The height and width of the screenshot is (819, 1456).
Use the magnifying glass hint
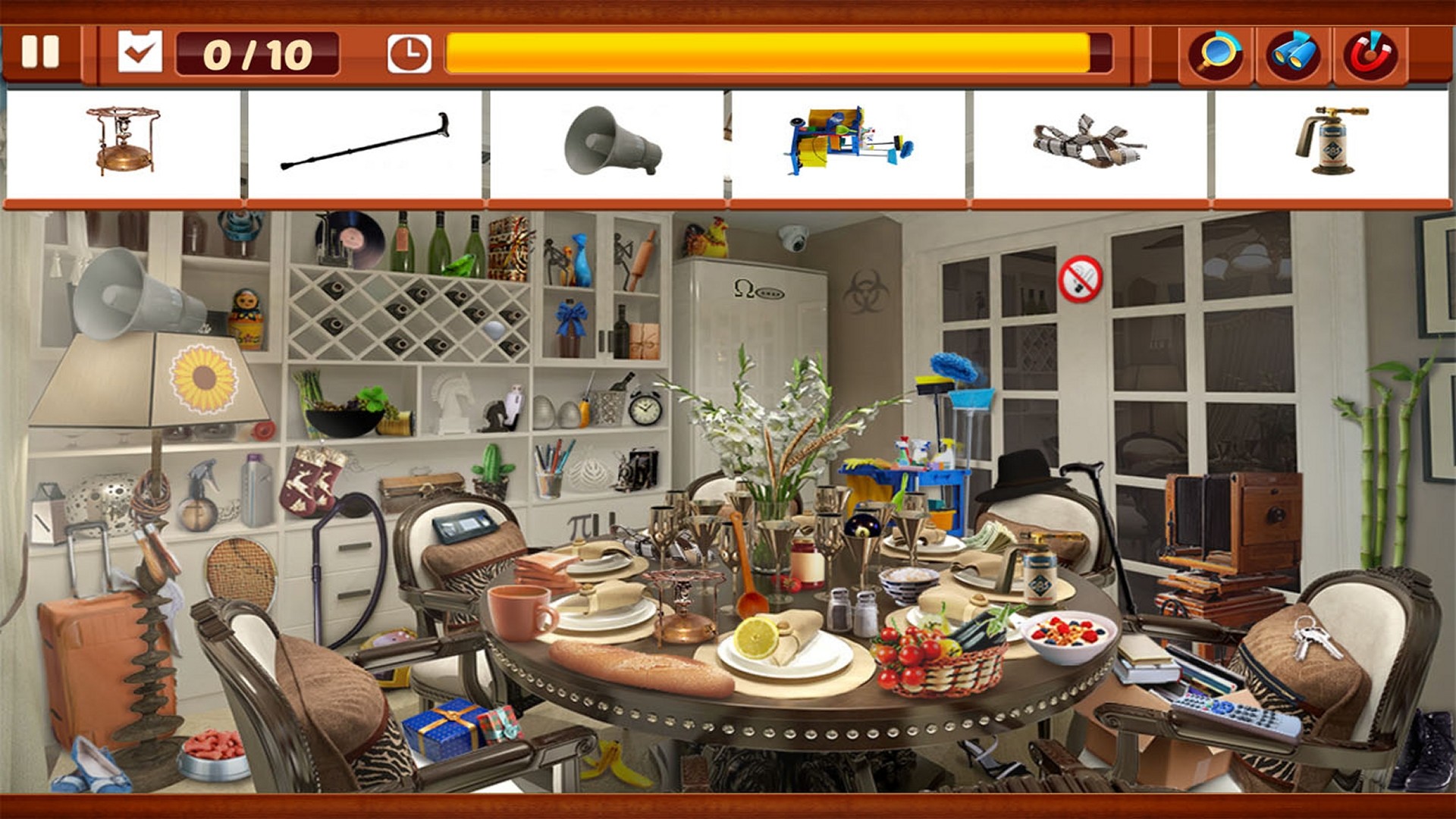pyautogui.click(x=1214, y=52)
